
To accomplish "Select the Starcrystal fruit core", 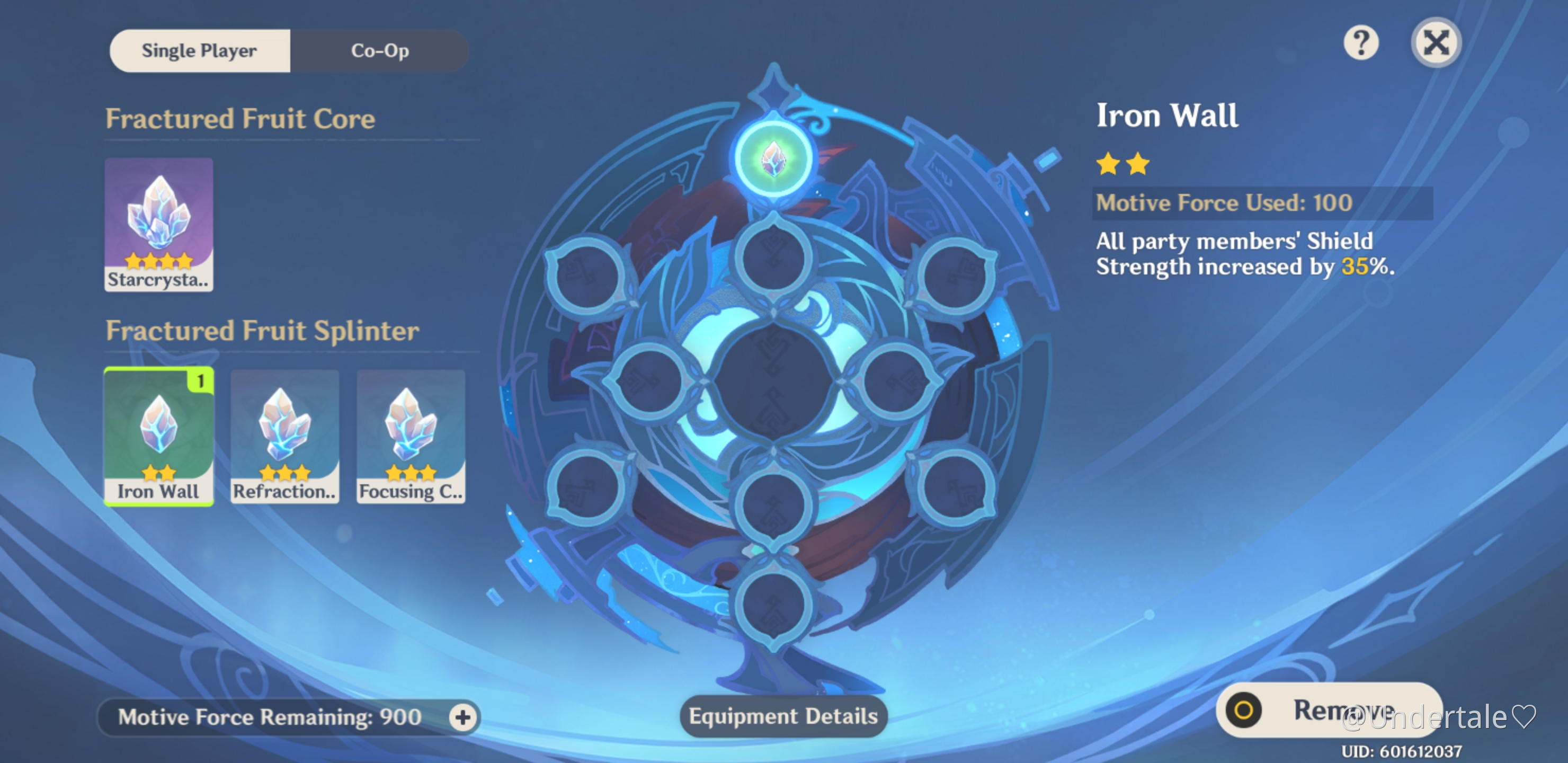I will point(158,224).
